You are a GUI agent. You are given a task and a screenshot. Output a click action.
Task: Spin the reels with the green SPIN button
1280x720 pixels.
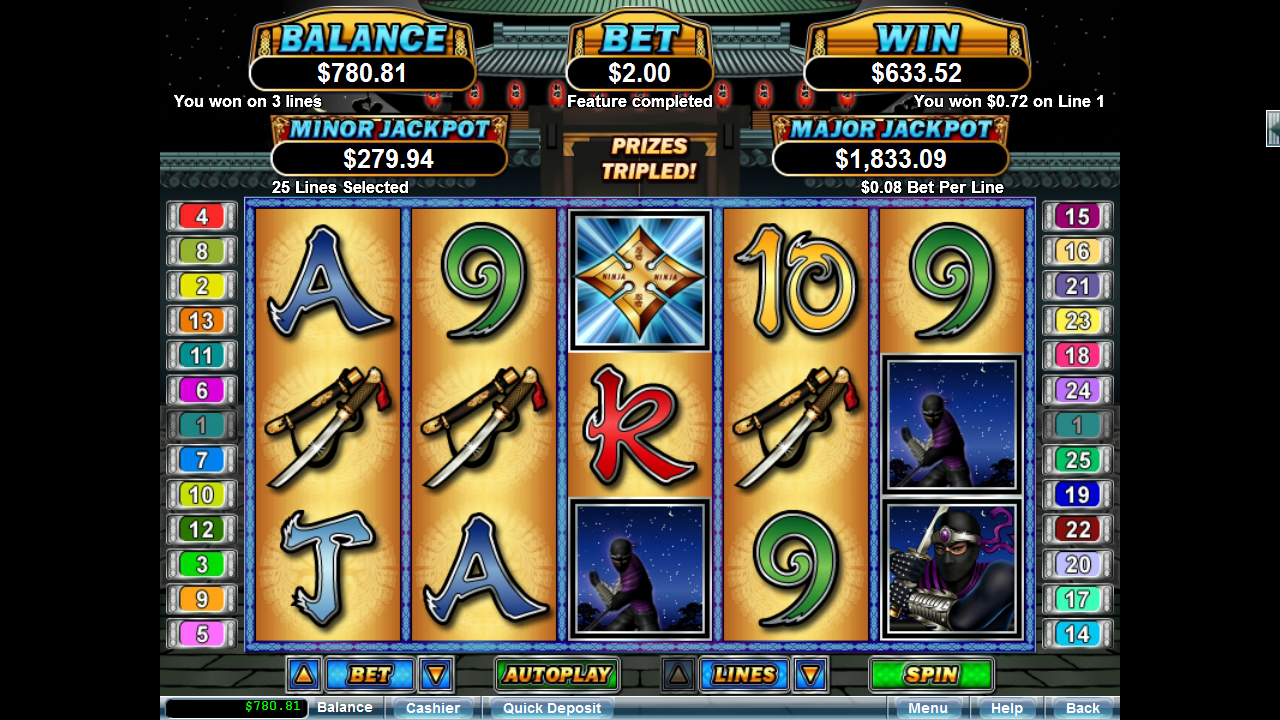(x=931, y=675)
